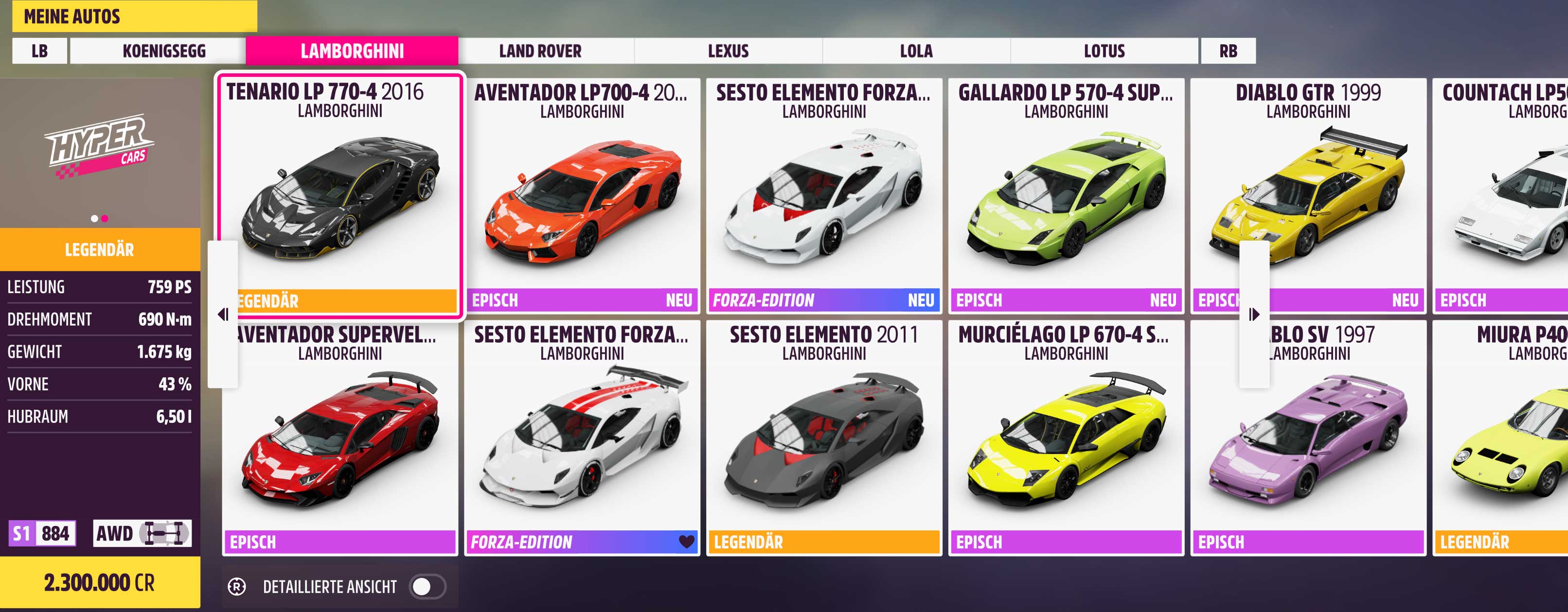The width and height of the screenshot is (1568, 612).
Task: Select the red Aventador Superveloce car
Action: click(x=340, y=438)
